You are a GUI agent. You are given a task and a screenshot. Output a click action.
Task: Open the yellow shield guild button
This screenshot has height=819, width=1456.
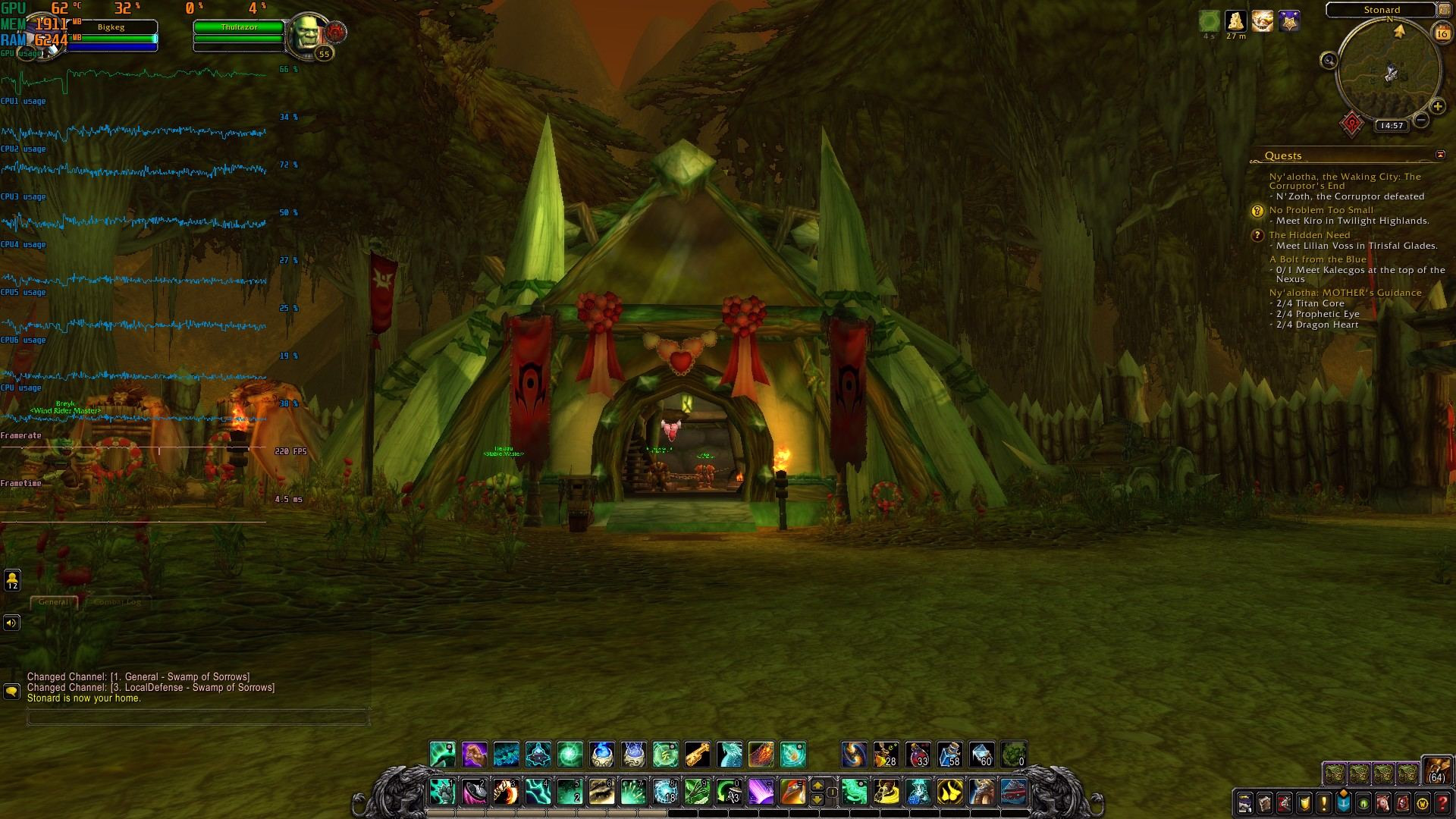(1304, 802)
